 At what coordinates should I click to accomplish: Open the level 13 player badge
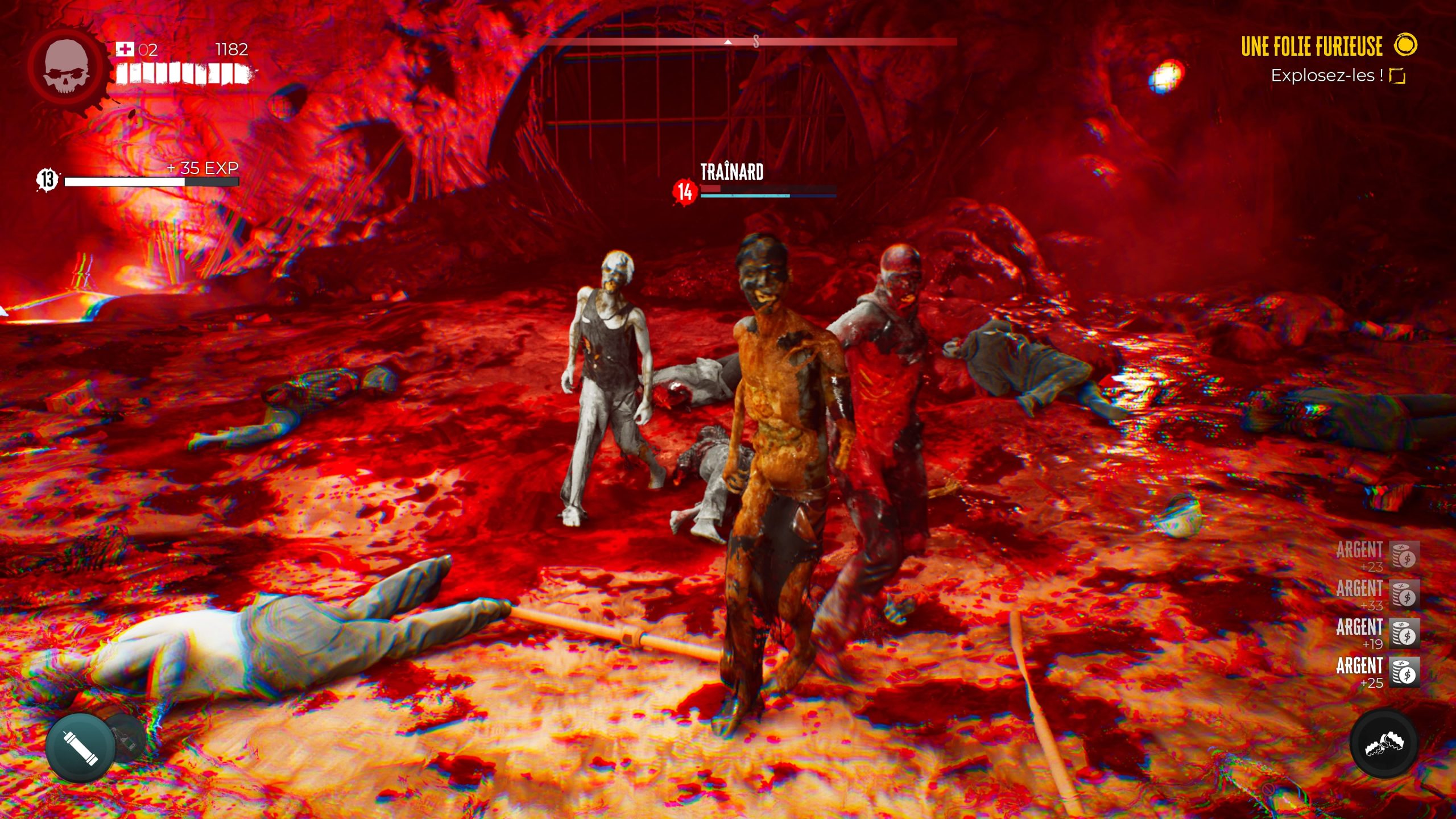(x=48, y=180)
